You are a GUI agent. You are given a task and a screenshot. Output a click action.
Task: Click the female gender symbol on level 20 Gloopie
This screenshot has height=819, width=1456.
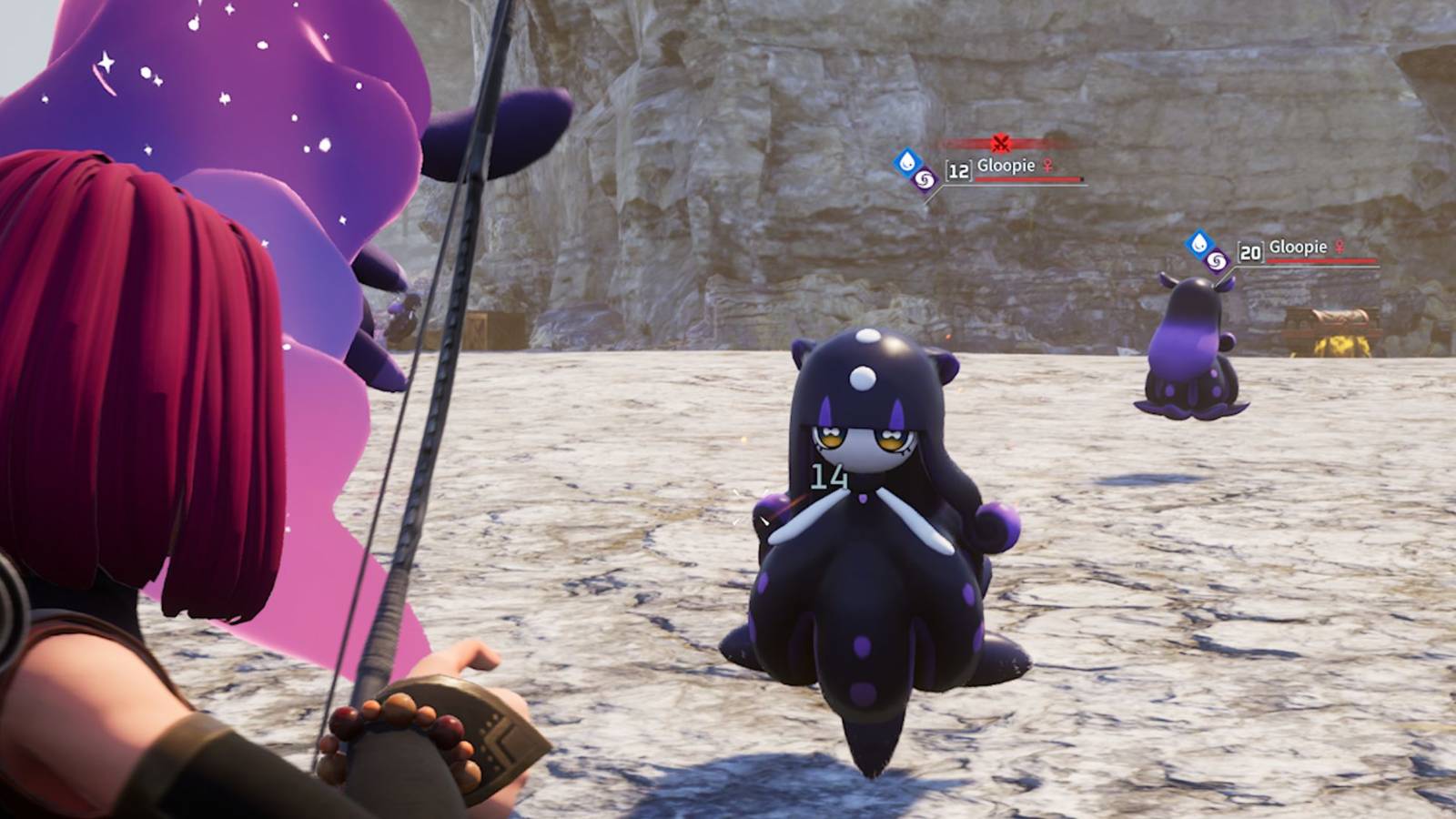[1339, 247]
